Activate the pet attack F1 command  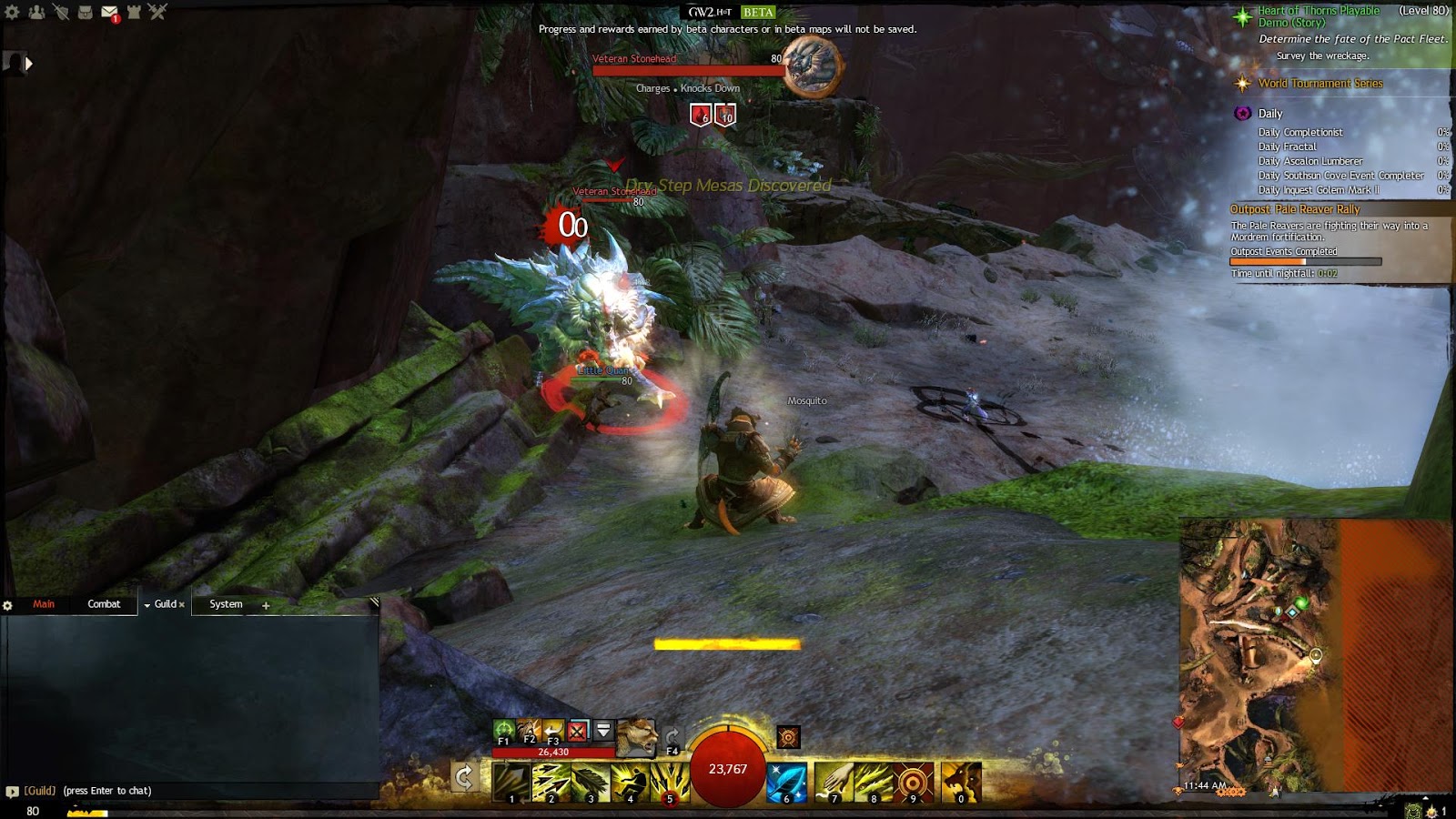click(503, 730)
